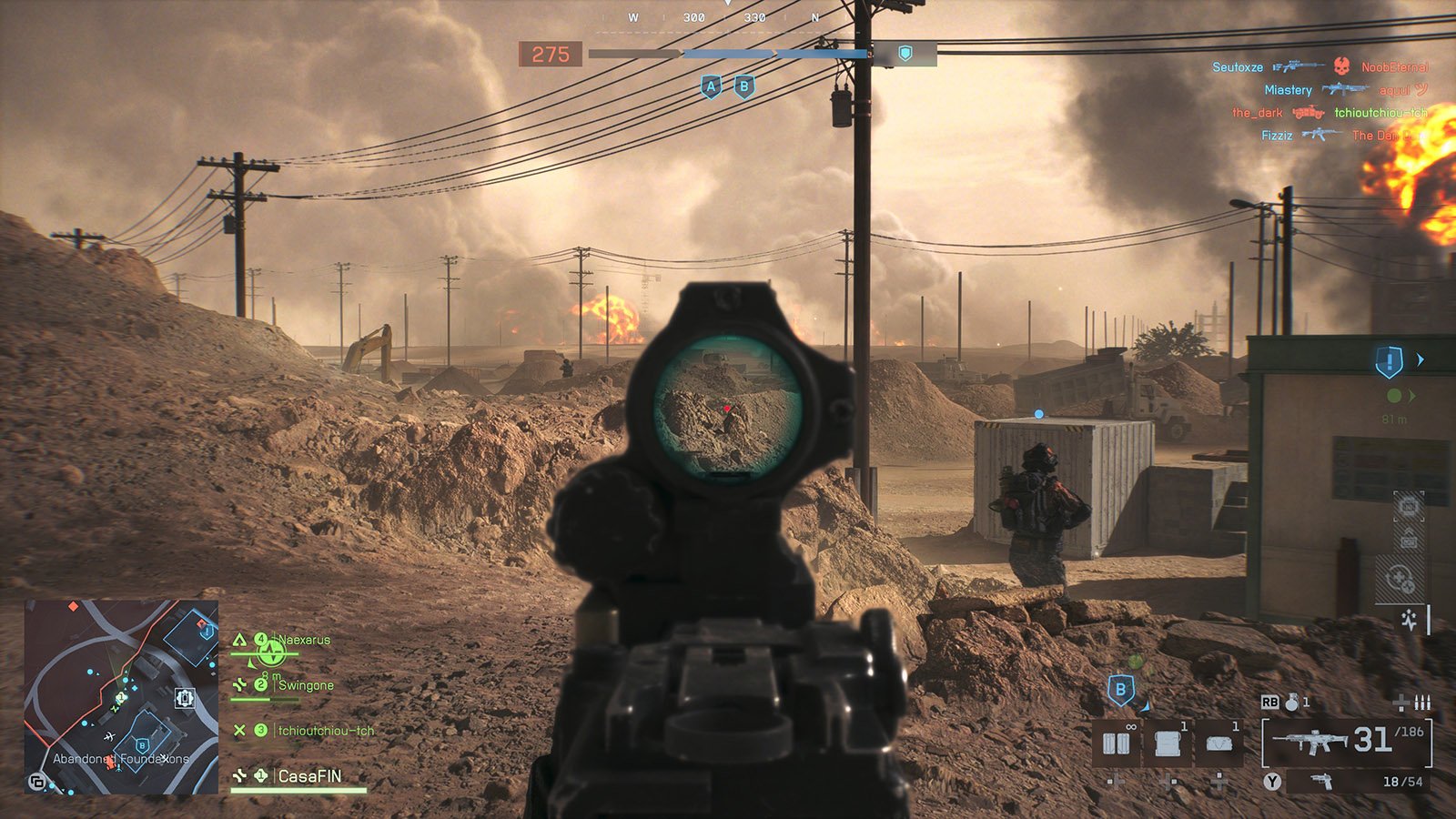This screenshot has width=1456, height=819.
Task: Select the third gadget pouch slot
Action: pyautogui.click(x=1218, y=743)
